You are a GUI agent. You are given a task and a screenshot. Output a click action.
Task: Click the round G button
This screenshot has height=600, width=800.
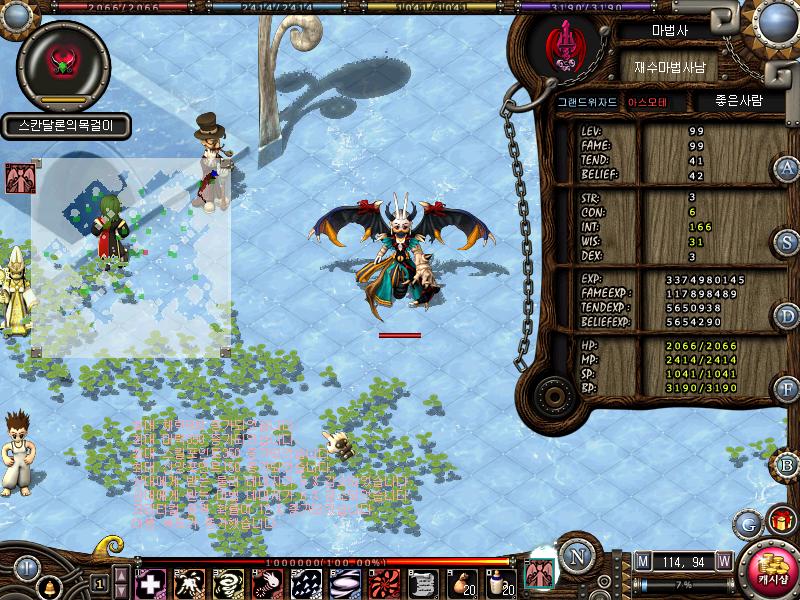pos(747,522)
